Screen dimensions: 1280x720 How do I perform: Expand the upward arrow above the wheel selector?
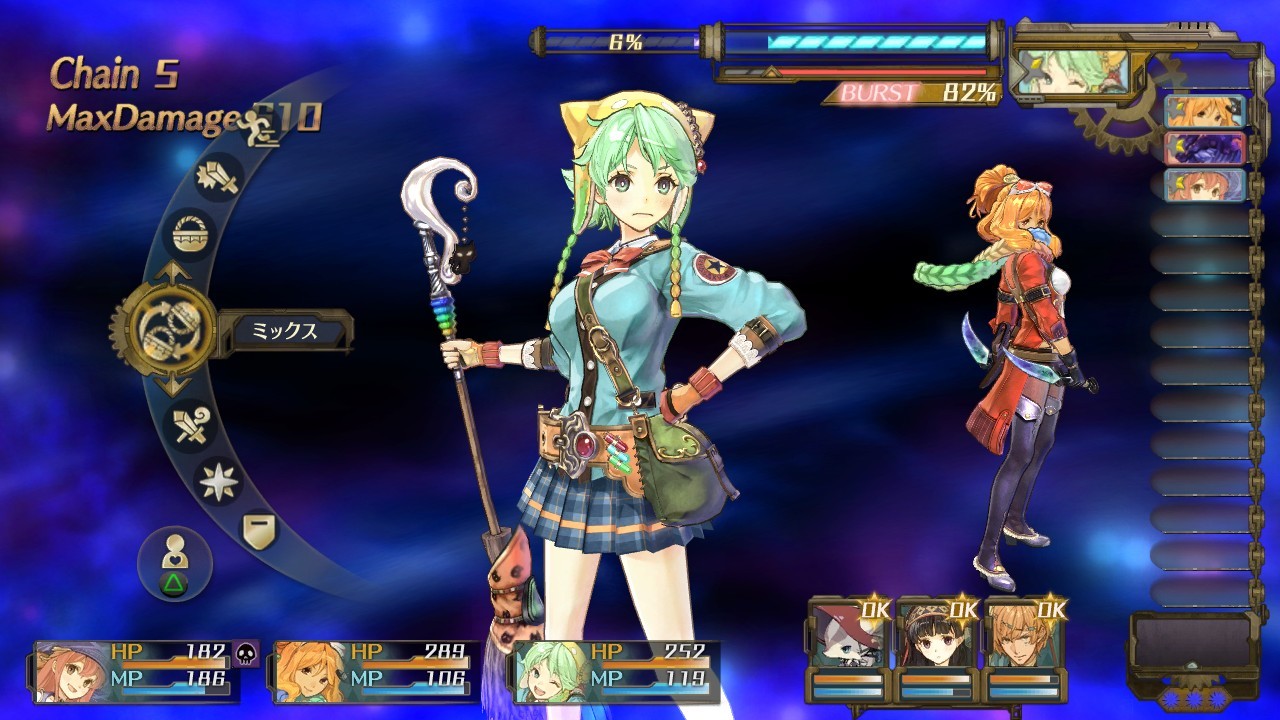click(x=173, y=272)
